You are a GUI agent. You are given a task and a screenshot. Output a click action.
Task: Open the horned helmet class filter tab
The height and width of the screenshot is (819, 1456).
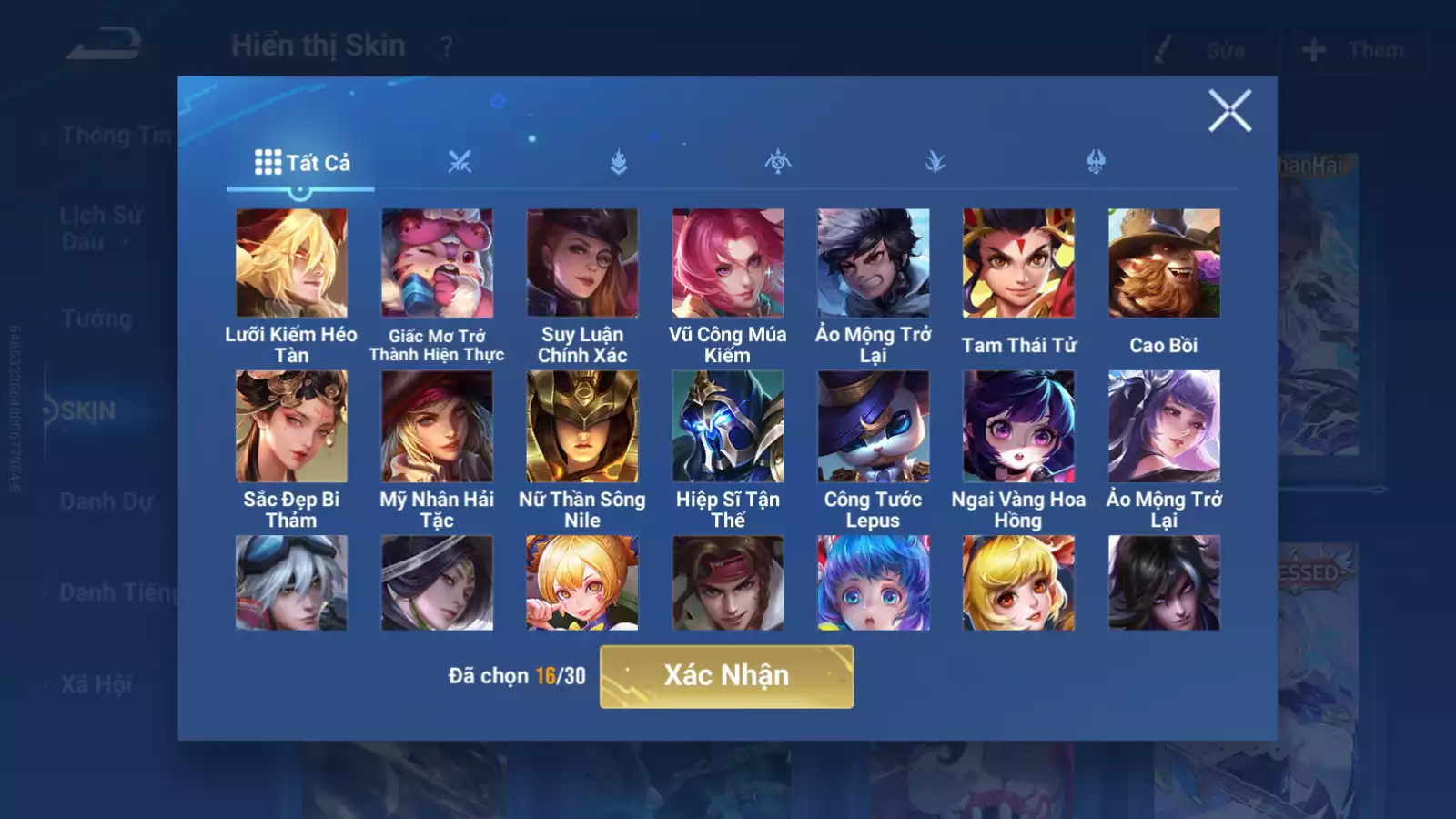click(x=1096, y=163)
